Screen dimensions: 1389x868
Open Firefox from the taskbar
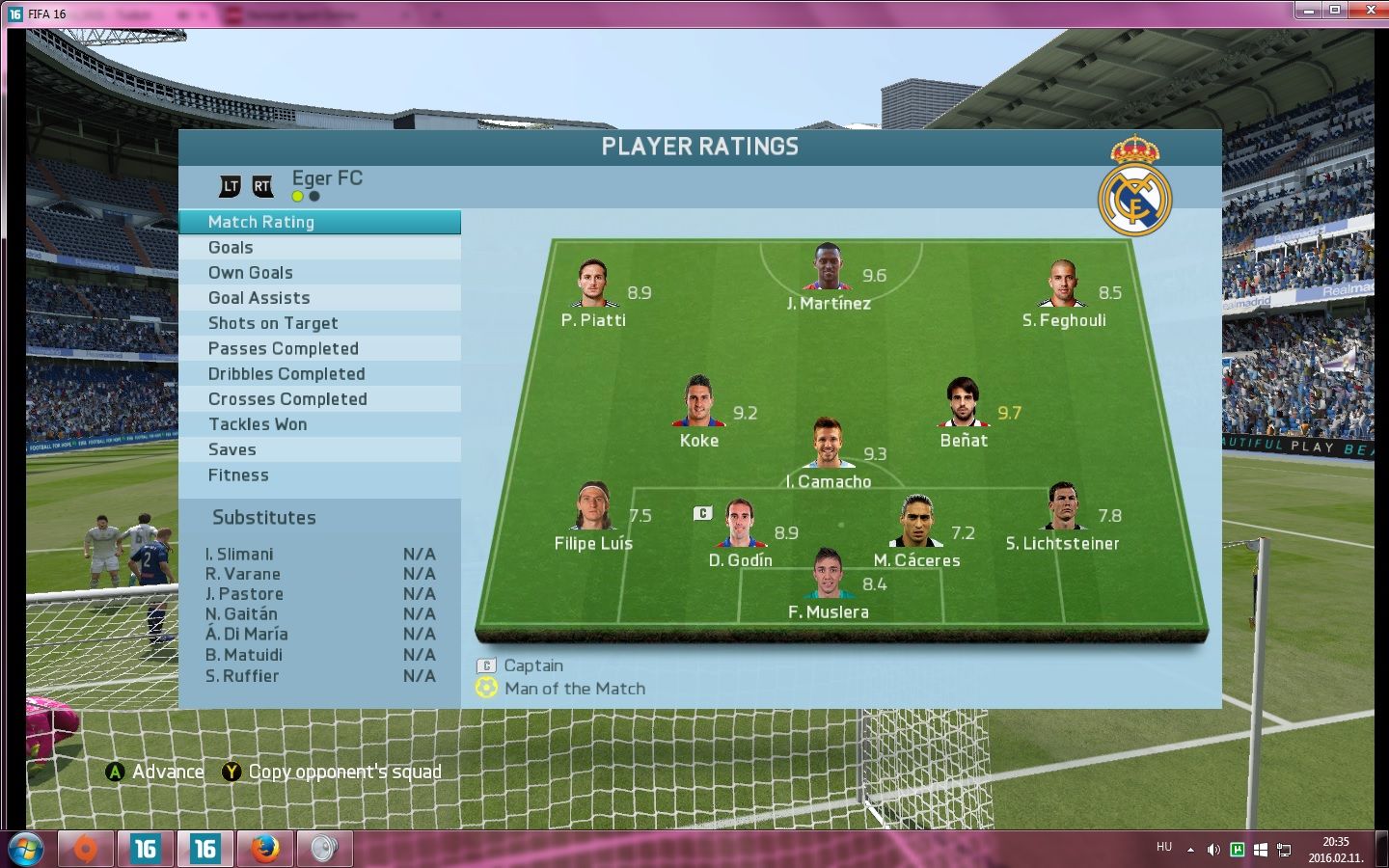[x=264, y=849]
